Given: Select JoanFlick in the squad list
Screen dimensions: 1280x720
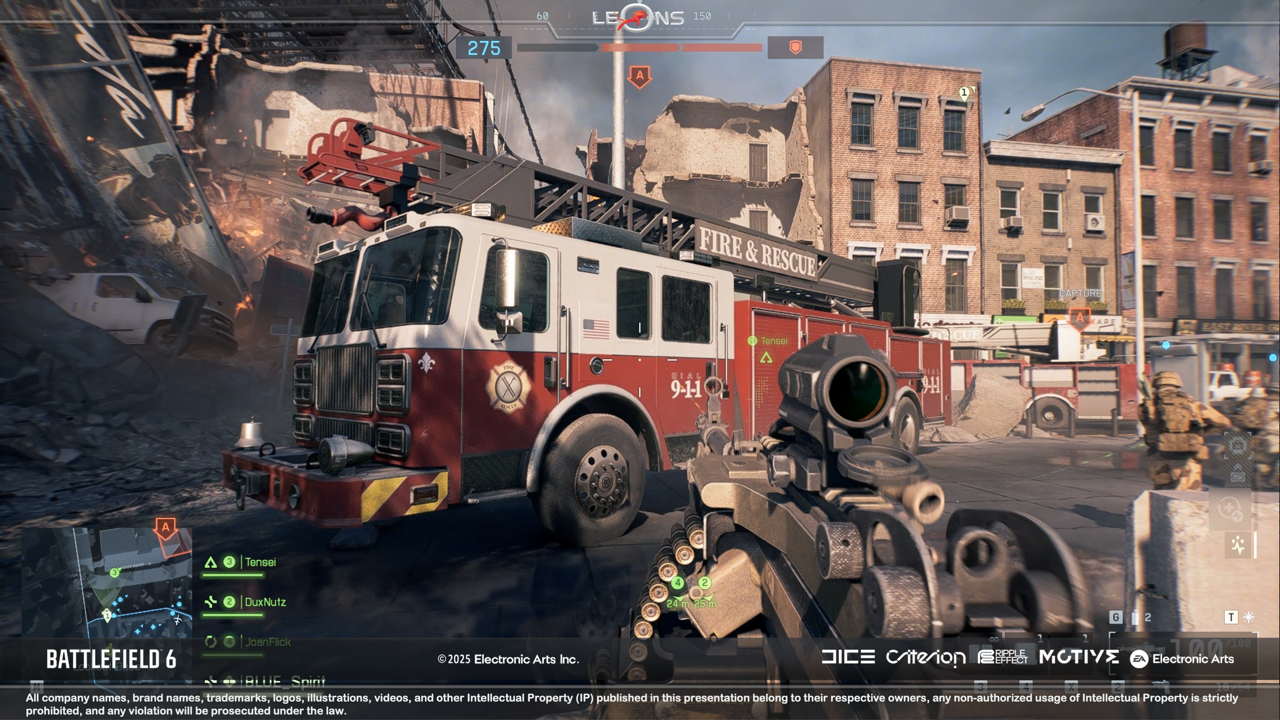Looking at the screenshot, I should click(x=266, y=641).
